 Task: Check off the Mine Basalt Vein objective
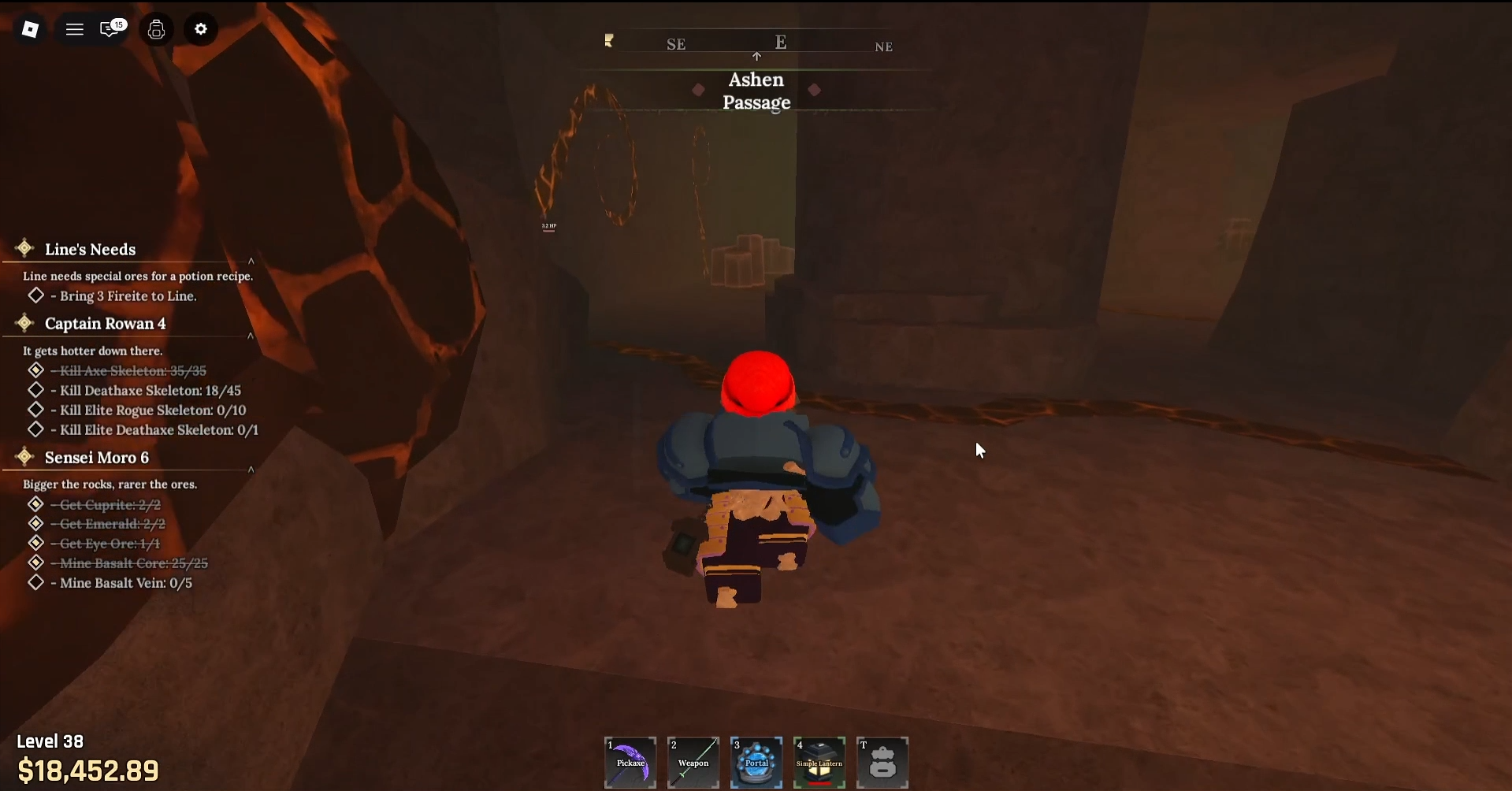click(x=35, y=583)
